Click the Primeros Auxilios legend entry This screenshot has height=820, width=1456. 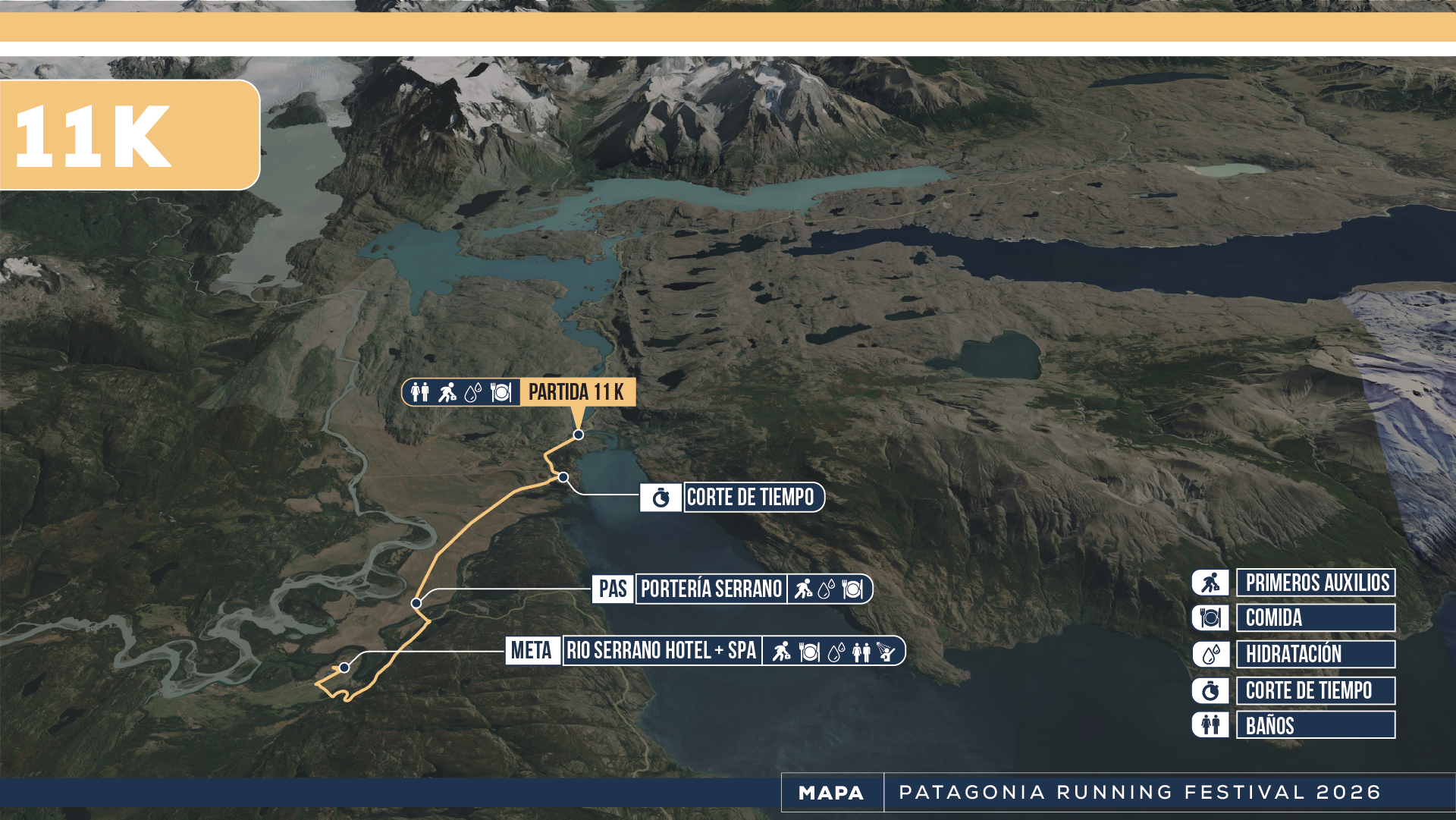pyautogui.click(x=1316, y=583)
